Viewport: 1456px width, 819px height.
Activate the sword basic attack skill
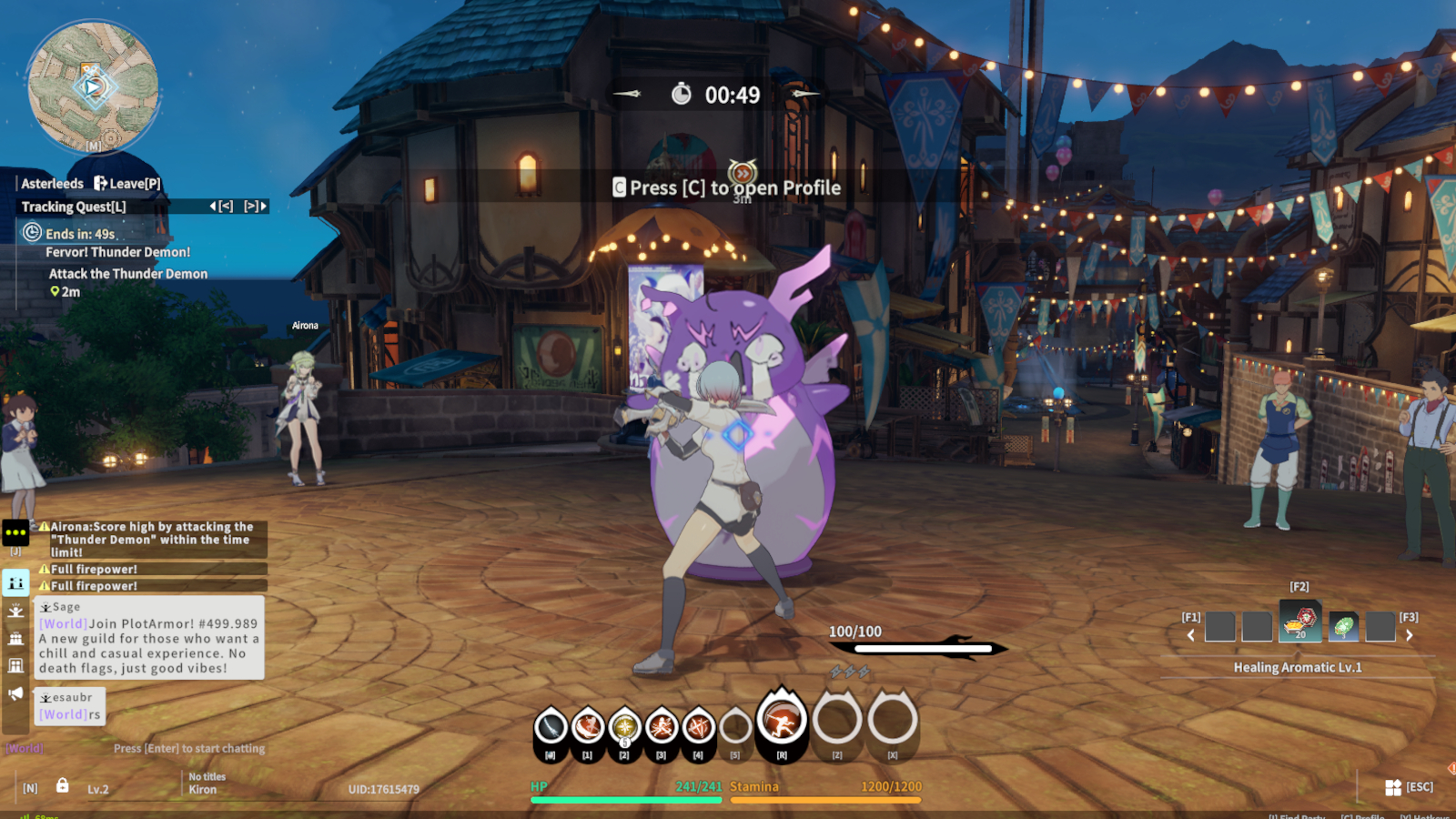coord(551,727)
